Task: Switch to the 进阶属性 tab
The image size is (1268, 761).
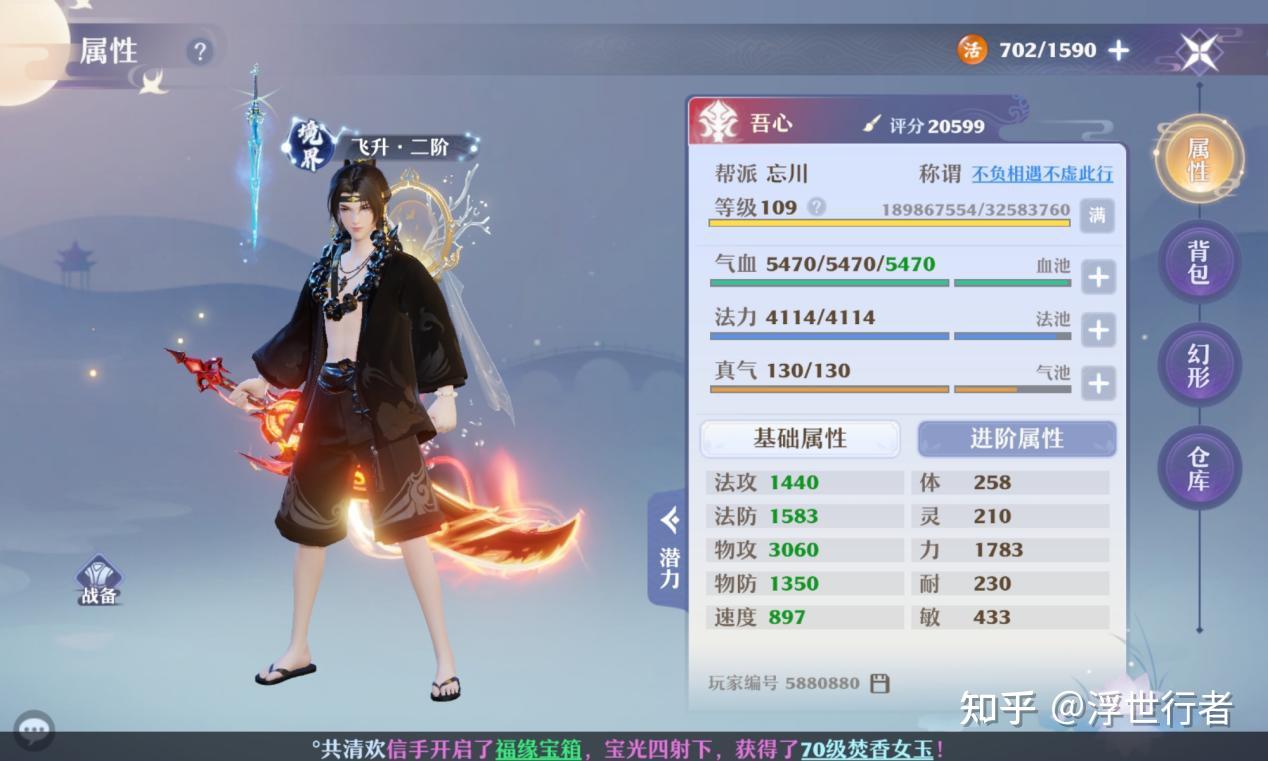Action: (1016, 438)
